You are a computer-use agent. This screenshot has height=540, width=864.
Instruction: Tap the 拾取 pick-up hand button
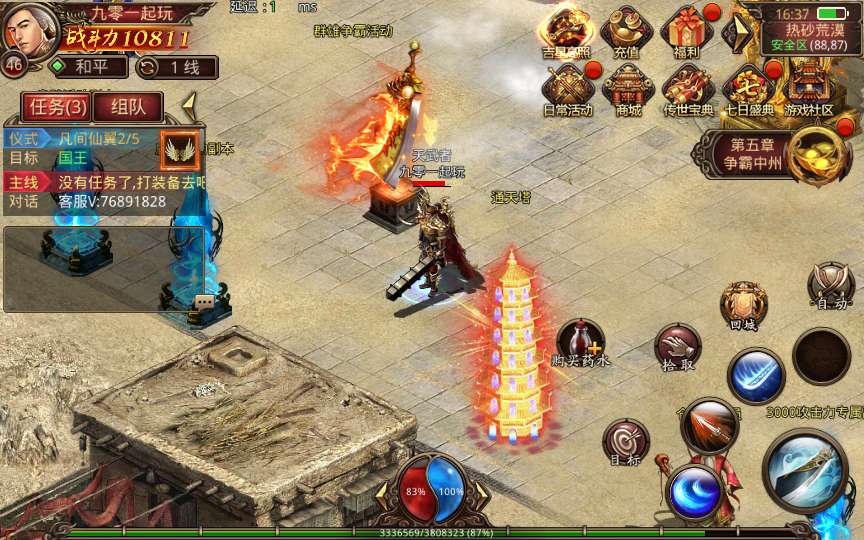(x=677, y=347)
